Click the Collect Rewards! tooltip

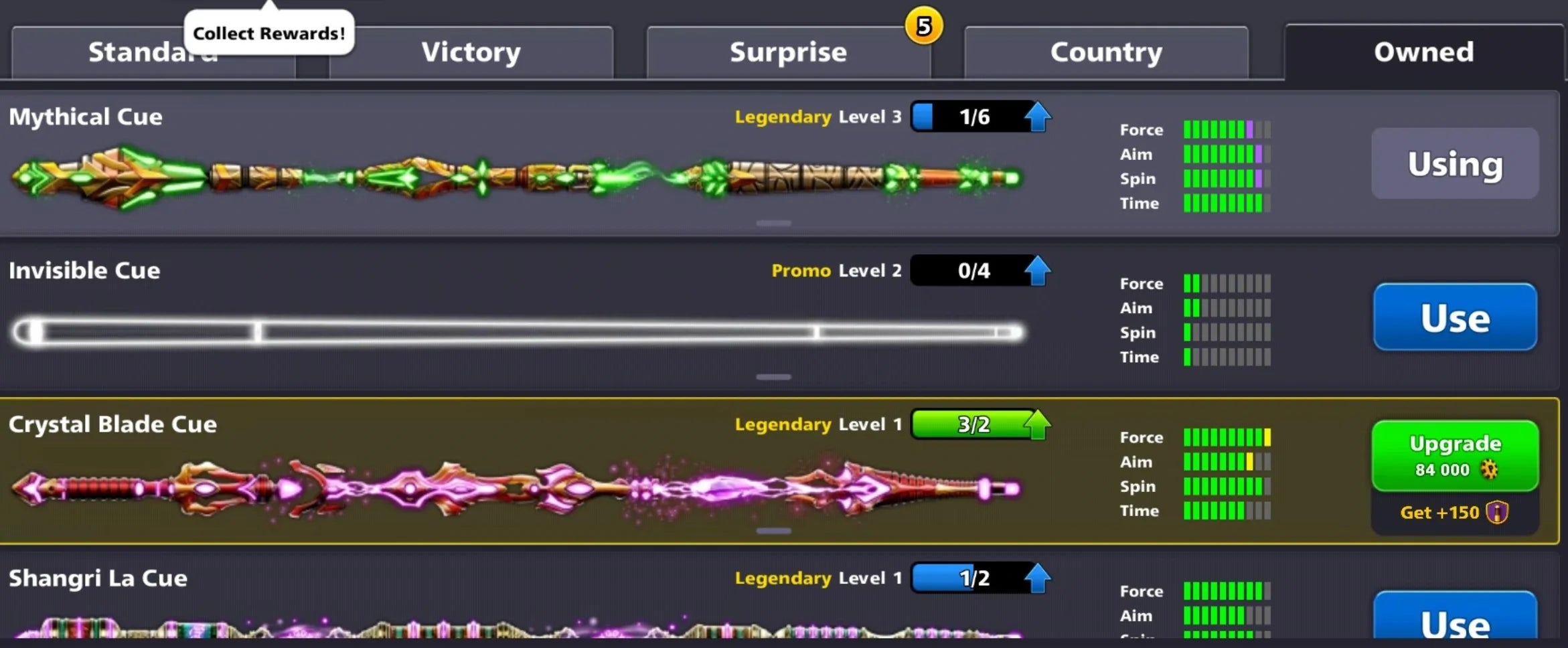(267, 31)
